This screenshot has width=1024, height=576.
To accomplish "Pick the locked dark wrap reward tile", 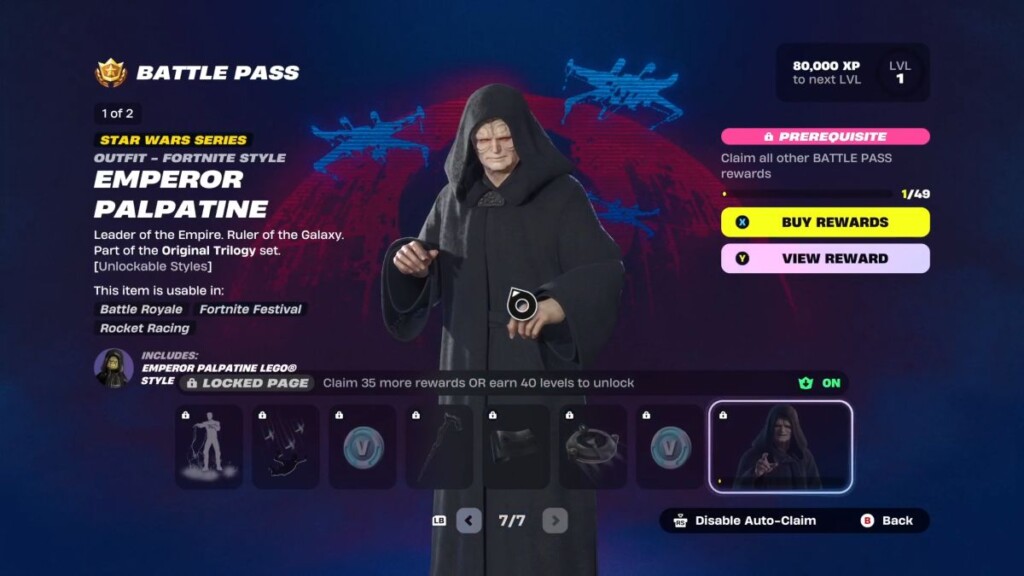I will coord(516,446).
